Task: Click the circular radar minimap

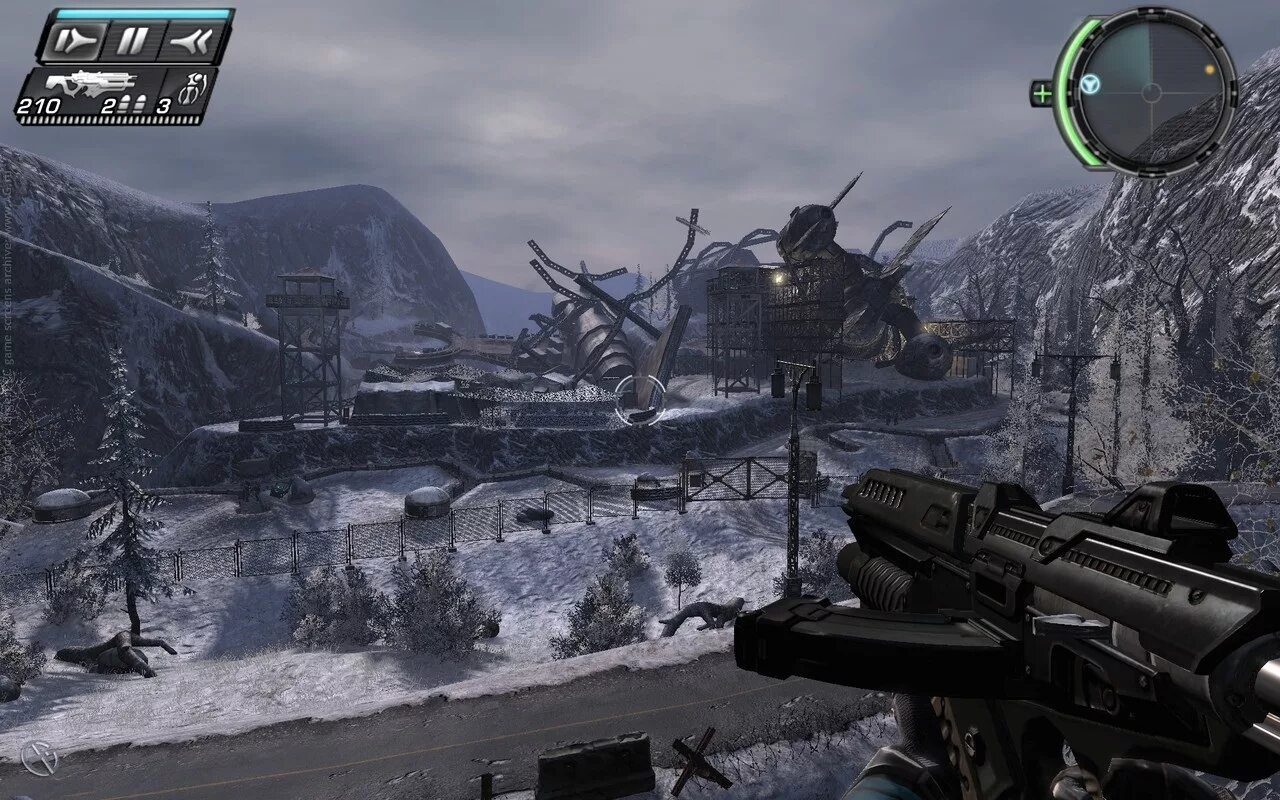Action: [1152, 92]
